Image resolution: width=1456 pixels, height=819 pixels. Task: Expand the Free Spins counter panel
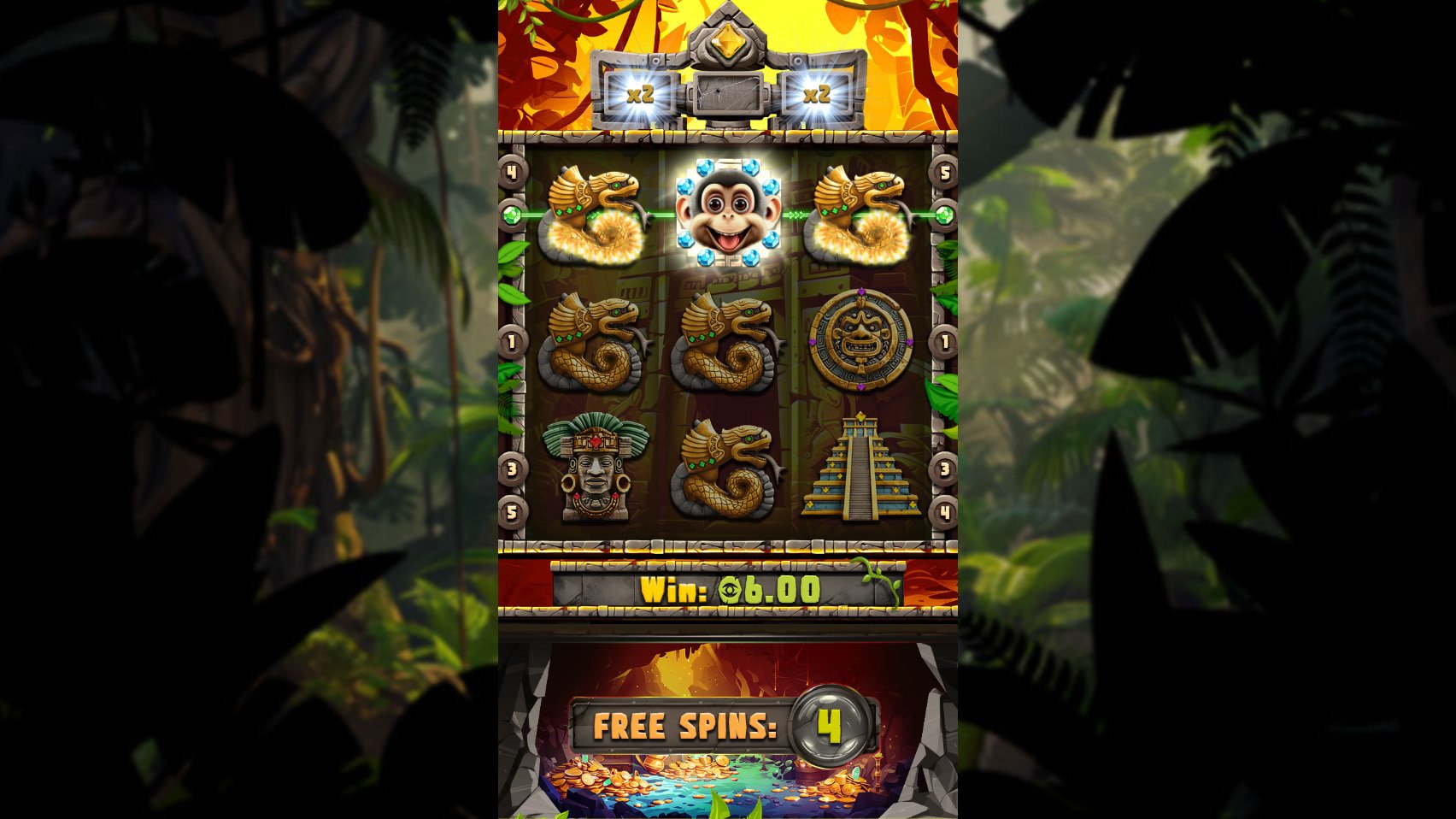point(727,723)
